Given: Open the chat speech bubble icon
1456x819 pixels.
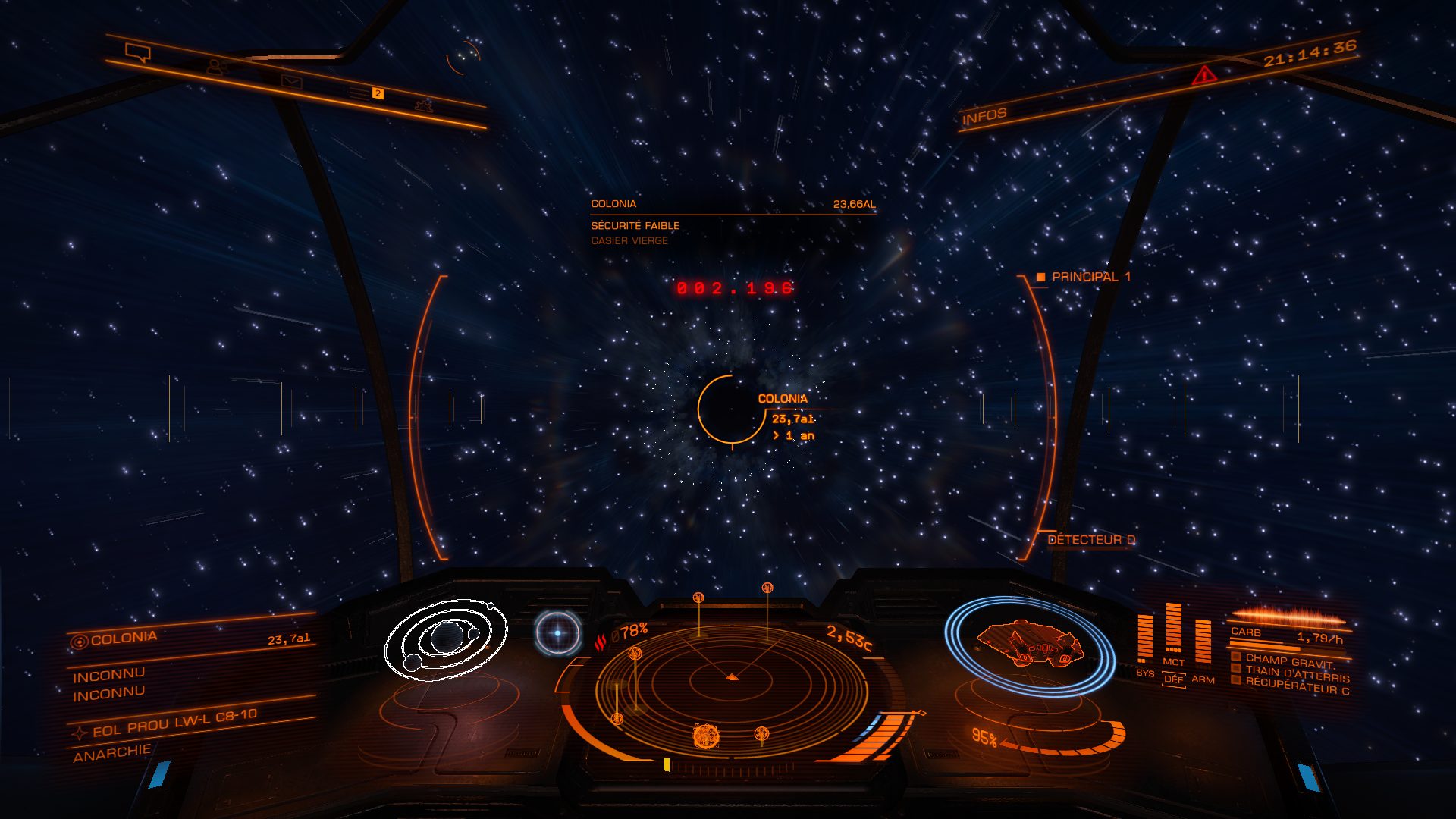Looking at the screenshot, I should tap(138, 53).
